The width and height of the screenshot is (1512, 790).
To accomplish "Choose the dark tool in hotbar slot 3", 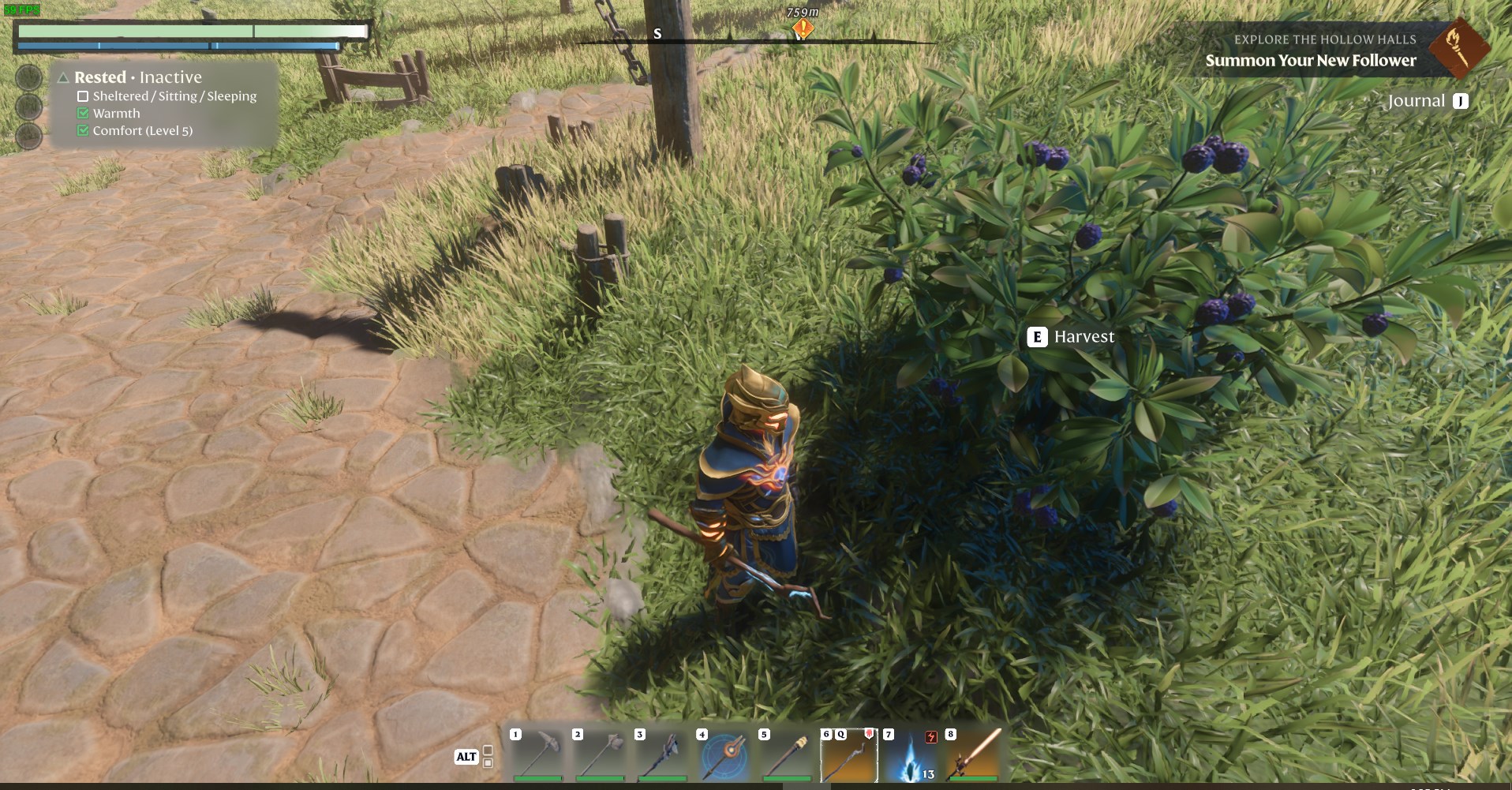I will coord(662,754).
